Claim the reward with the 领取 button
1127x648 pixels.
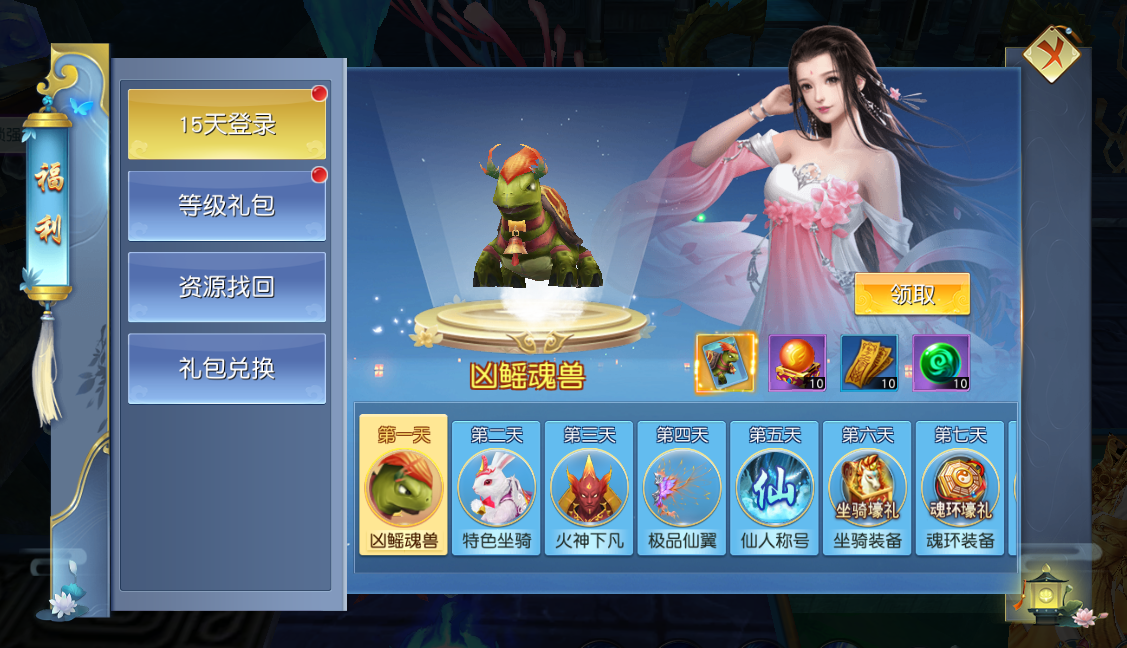pos(912,294)
